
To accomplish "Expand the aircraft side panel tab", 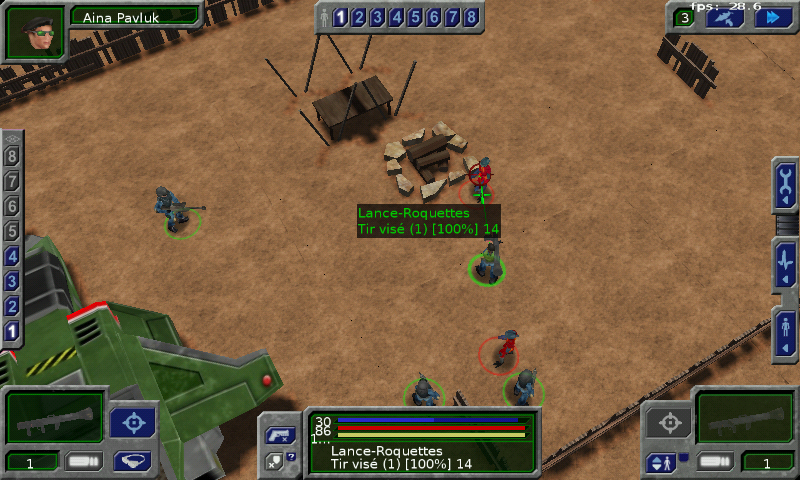I will 786,264.
